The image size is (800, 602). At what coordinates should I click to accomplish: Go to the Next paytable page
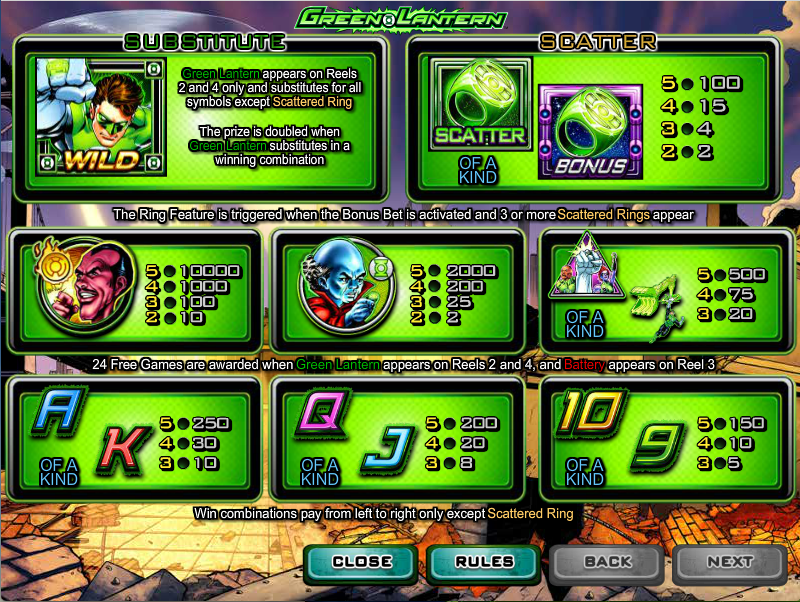click(729, 562)
